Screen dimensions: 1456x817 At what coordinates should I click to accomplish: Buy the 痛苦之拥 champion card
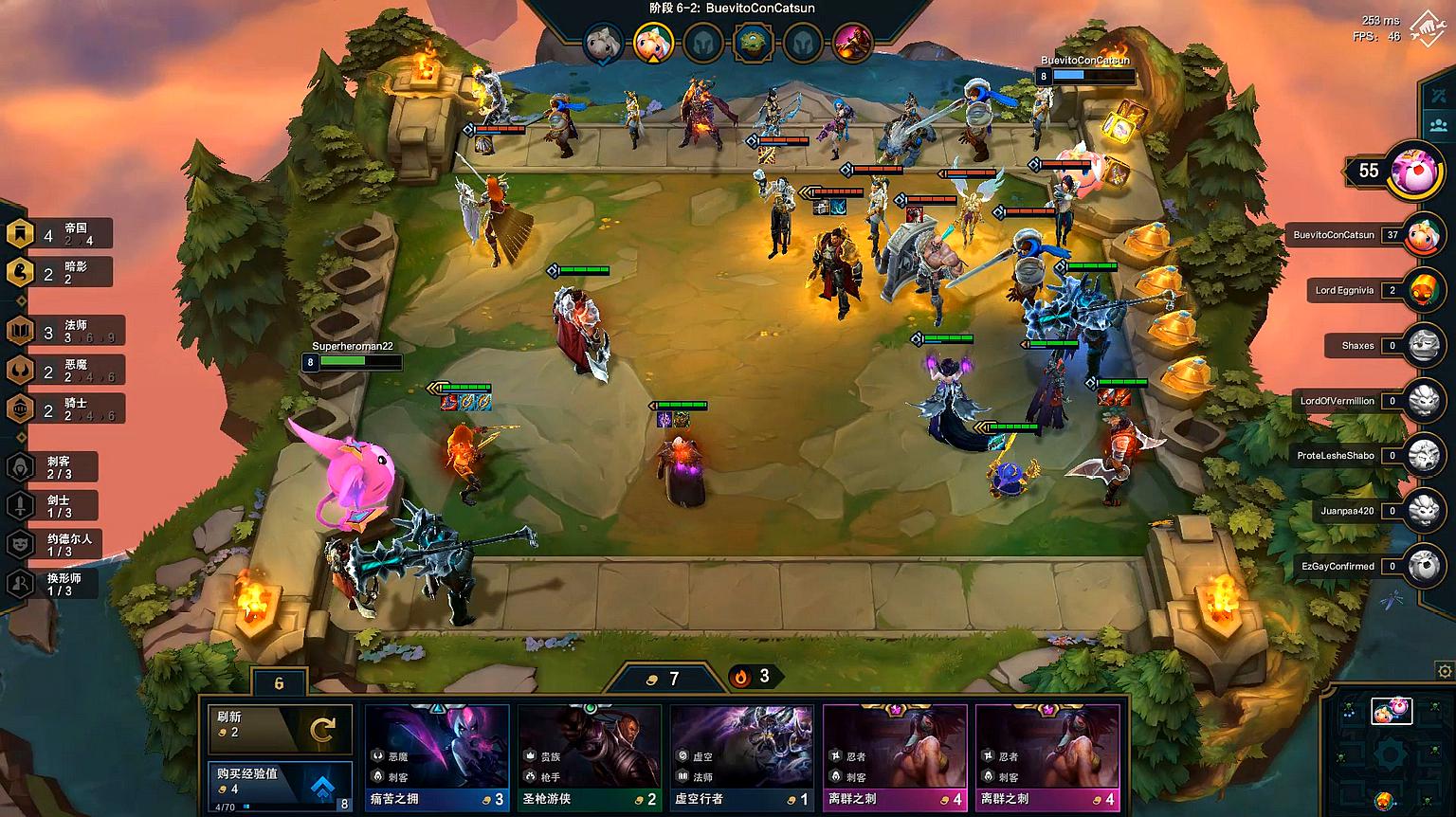437,757
